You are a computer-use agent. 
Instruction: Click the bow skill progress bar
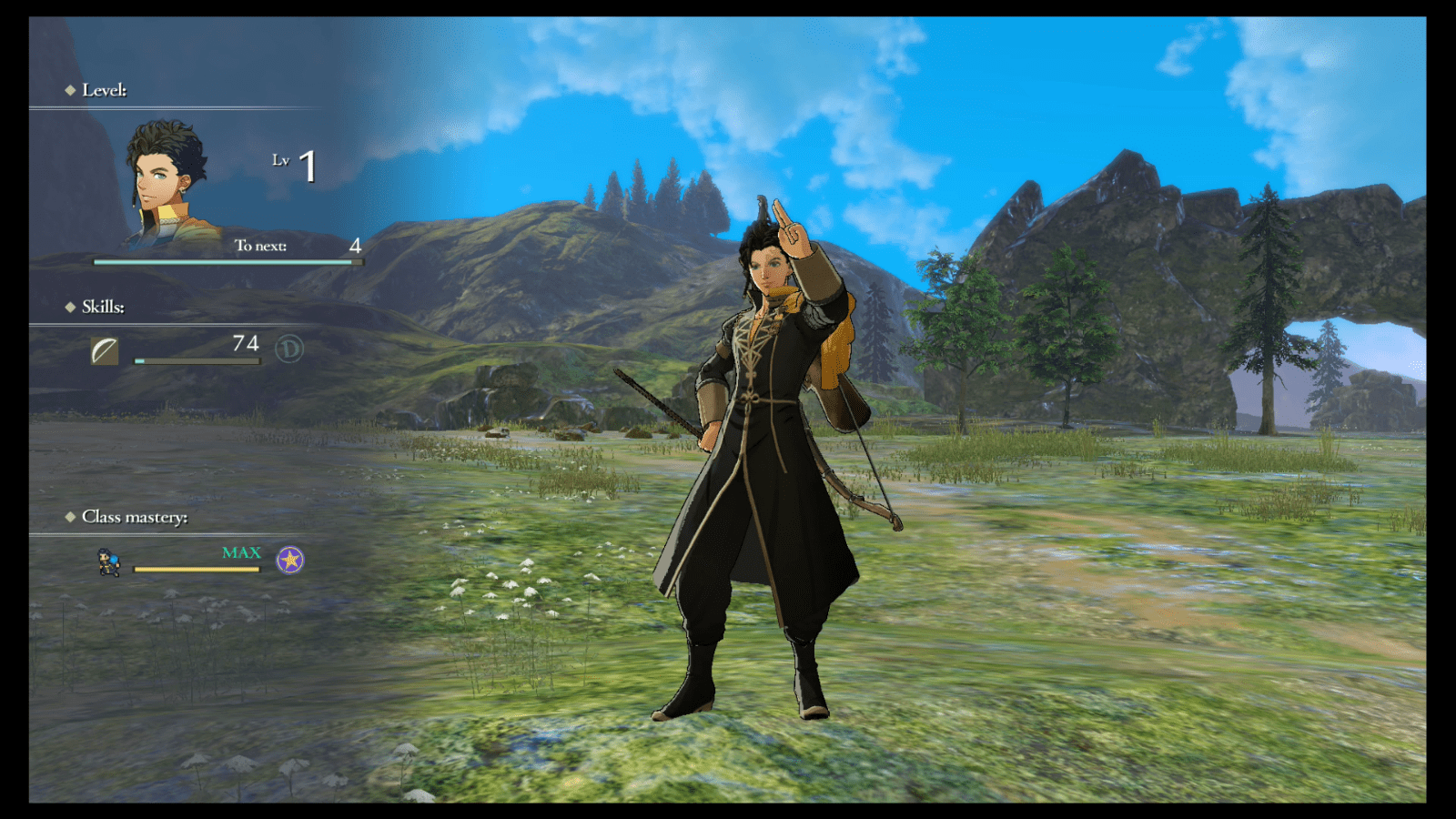pyautogui.click(x=196, y=361)
